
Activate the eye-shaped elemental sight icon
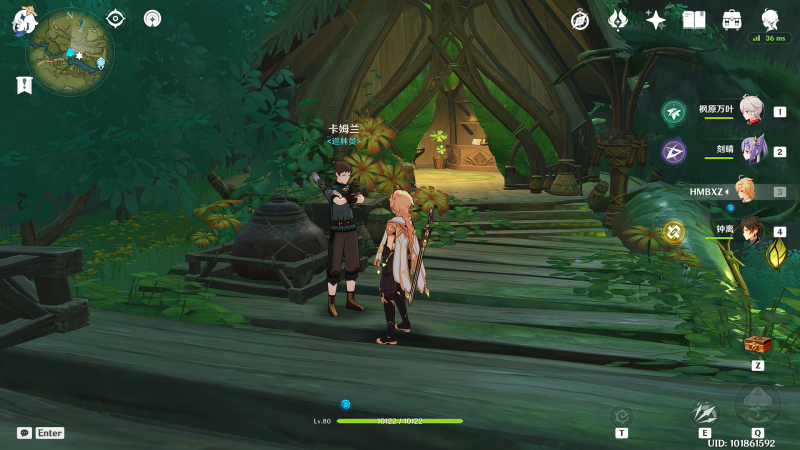click(116, 18)
